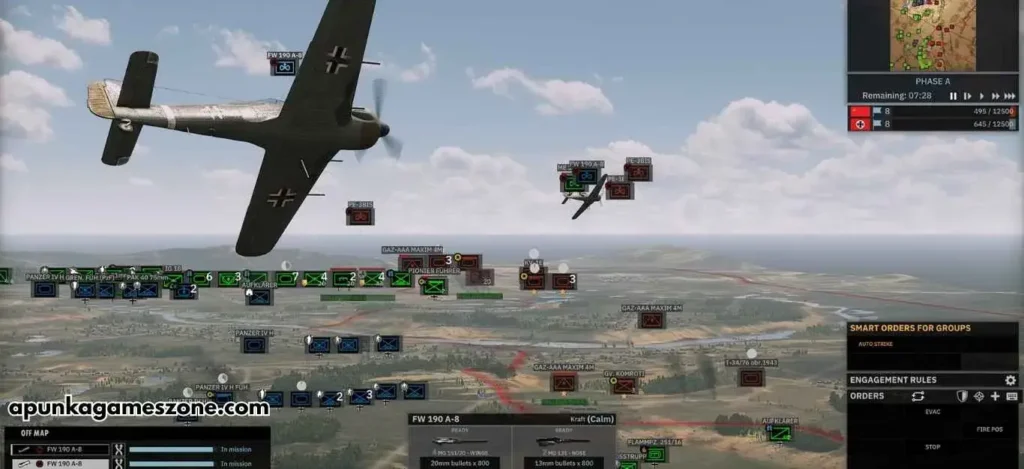Image resolution: width=1024 pixels, height=469 pixels.
Task: Set game speed to slow-motion step
Action: click(x=967, y=96)
